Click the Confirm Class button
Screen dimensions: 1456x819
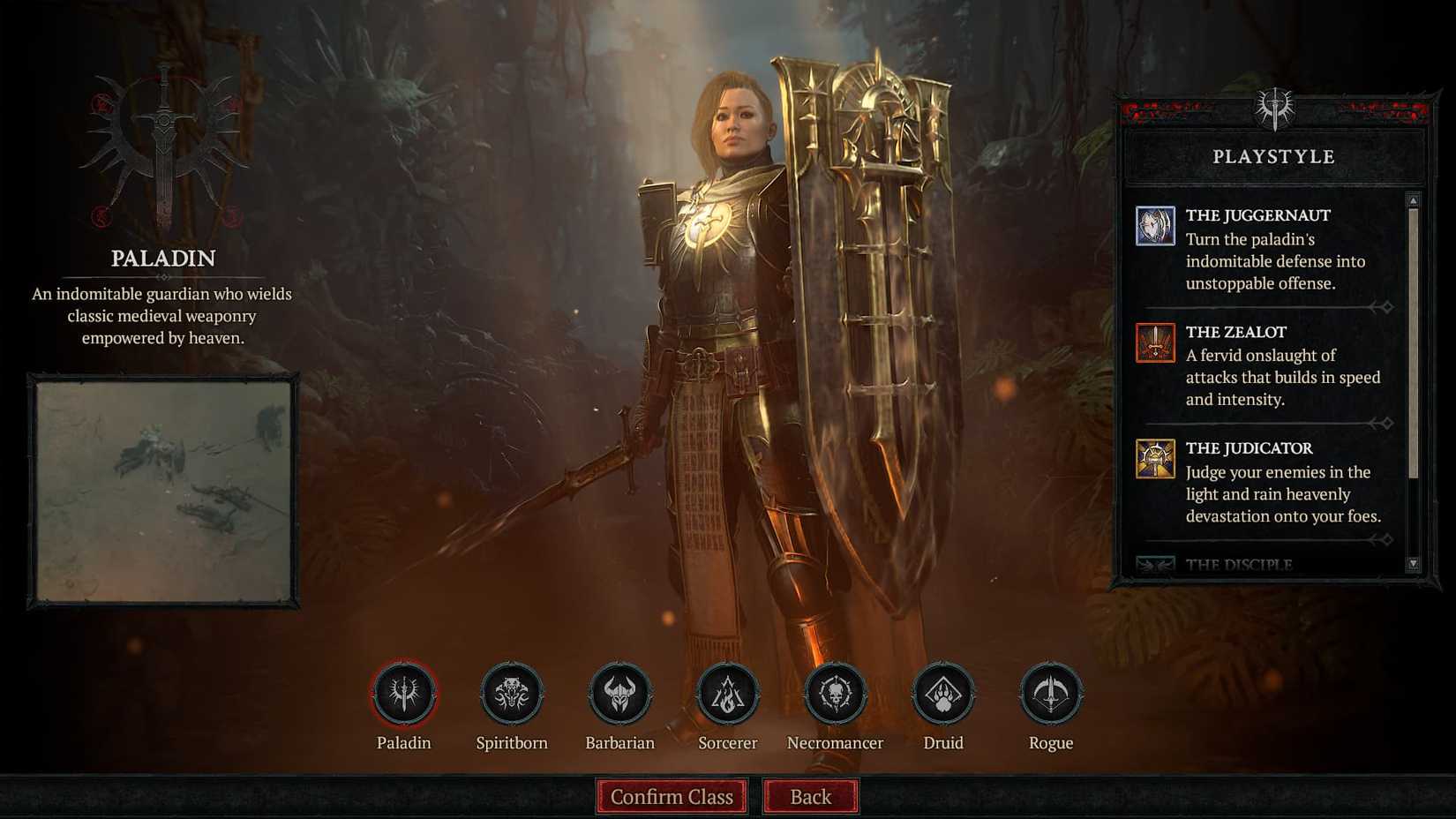tap(672, 796)
